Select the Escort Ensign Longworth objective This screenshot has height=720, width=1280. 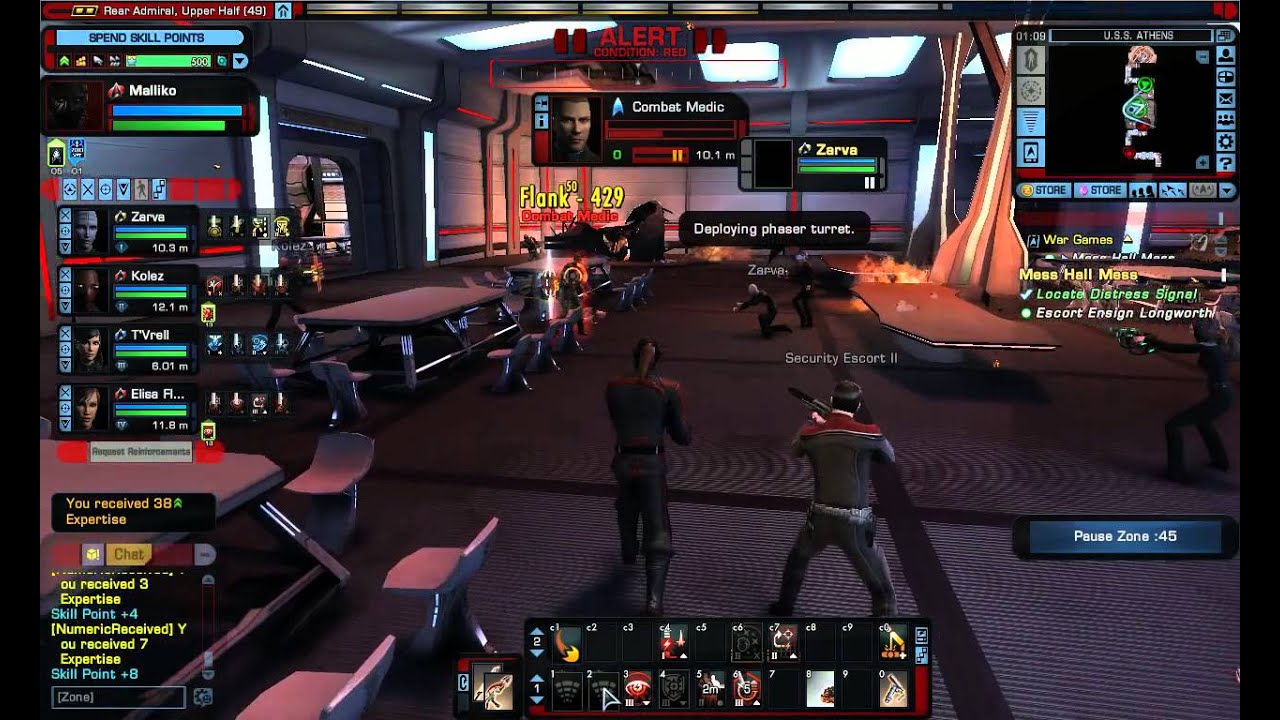1124,313
